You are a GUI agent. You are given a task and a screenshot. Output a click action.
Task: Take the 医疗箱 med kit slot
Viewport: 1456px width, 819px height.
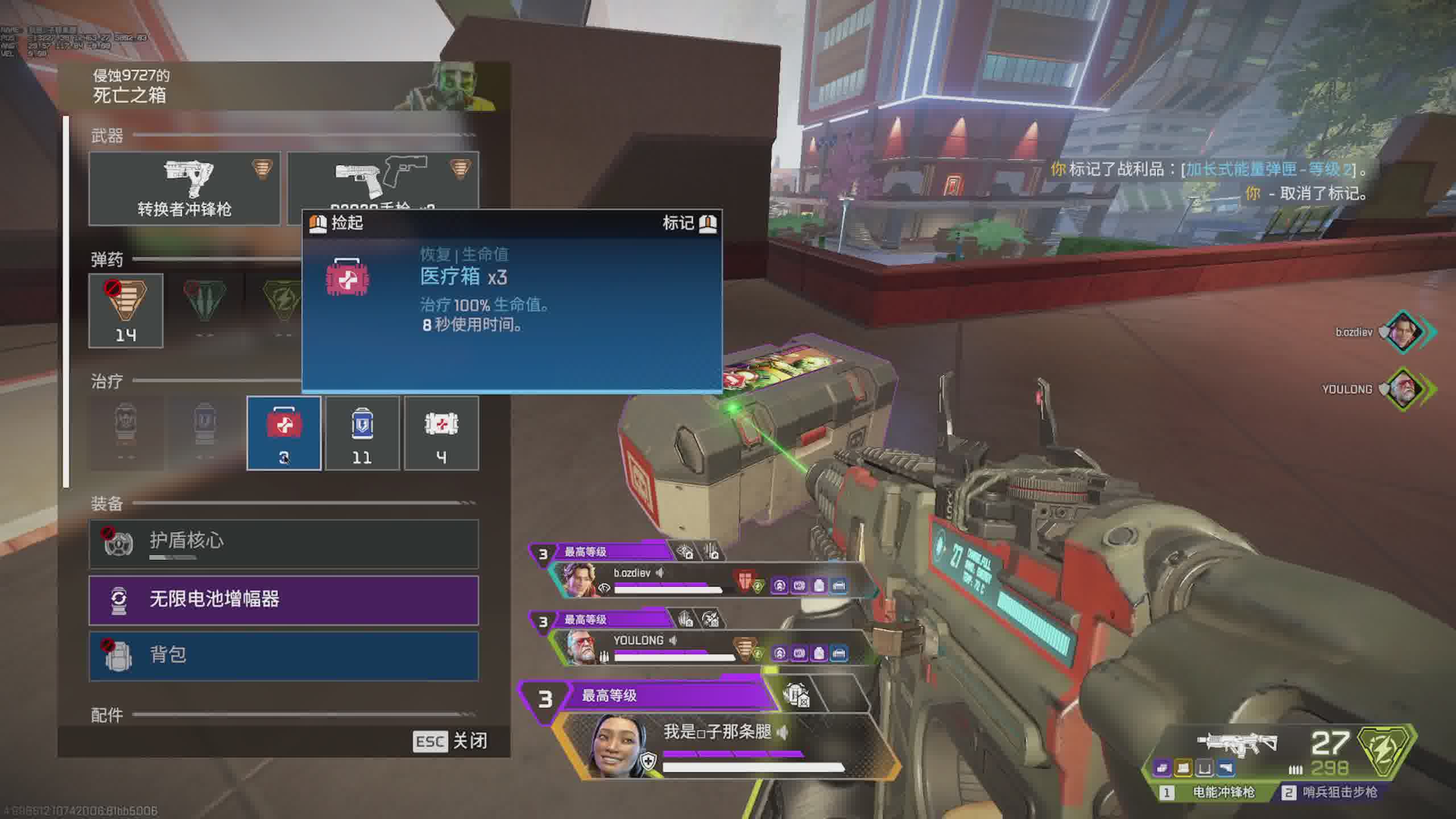coord(284,433)
